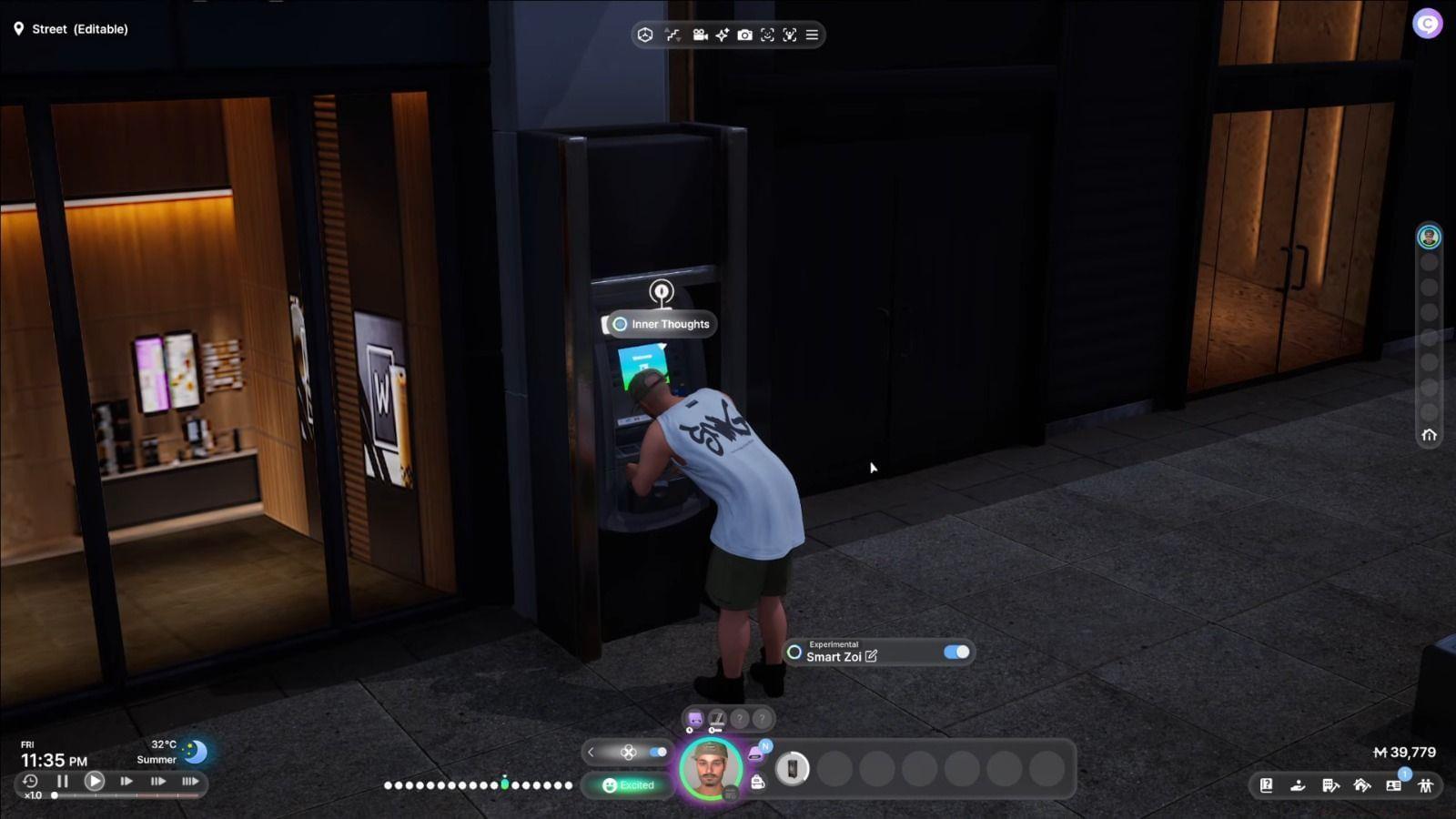Rename Smart Zoi using the pencil icon
The image size is (1456, 819).
point(873,656)
